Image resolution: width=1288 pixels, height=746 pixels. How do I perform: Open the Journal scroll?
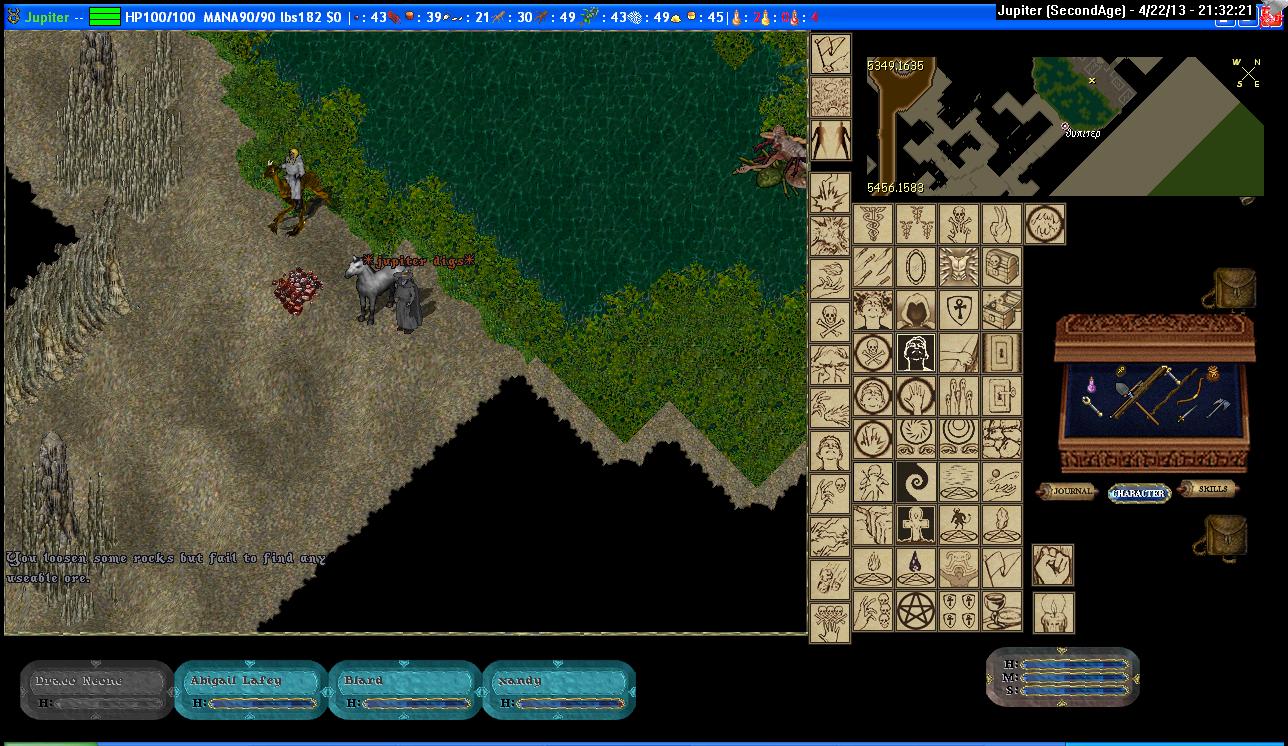(x=1069, y=492)
